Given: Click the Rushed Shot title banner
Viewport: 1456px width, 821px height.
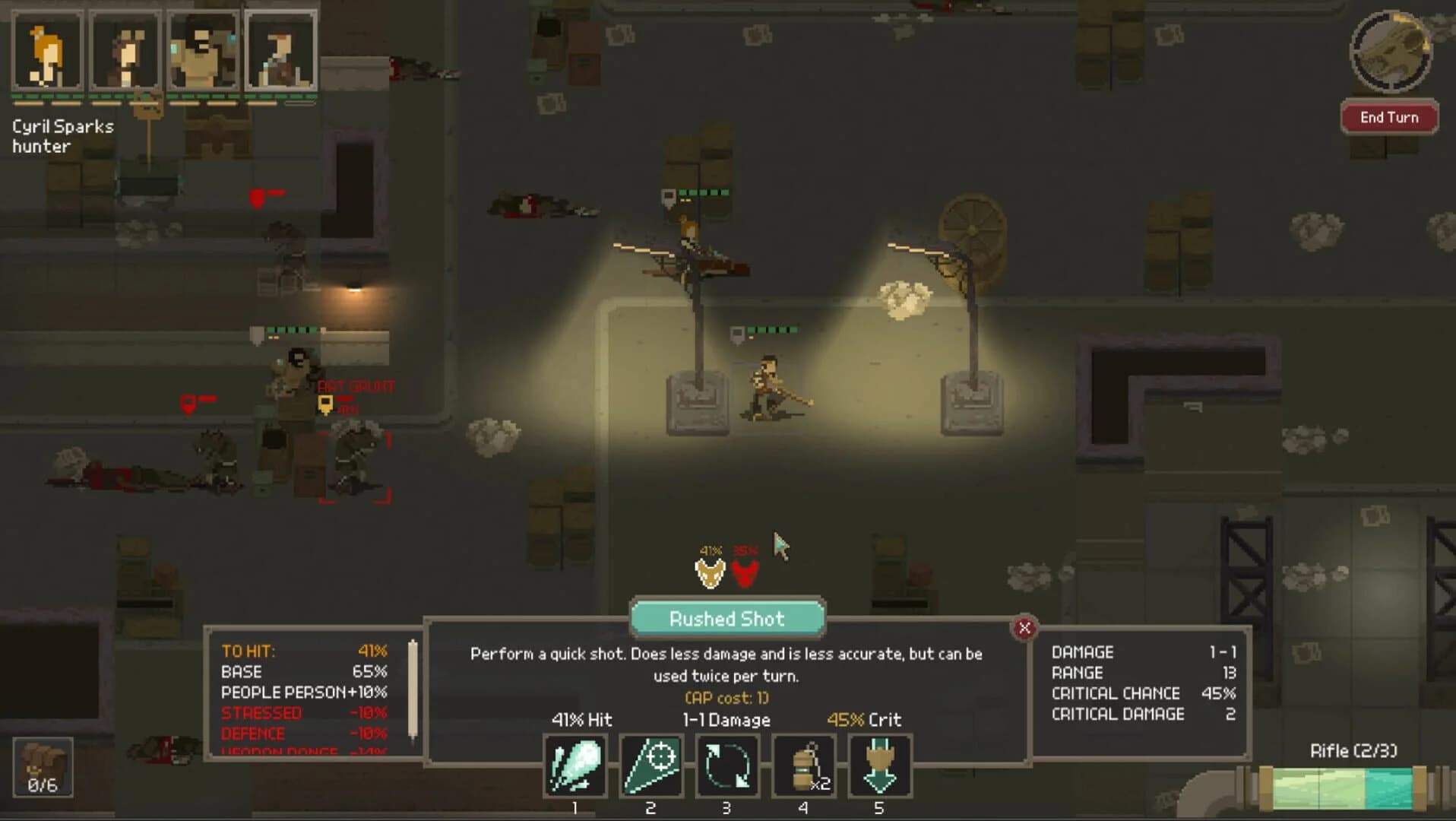Looking at the screenshot, I should tap(727, 619).
